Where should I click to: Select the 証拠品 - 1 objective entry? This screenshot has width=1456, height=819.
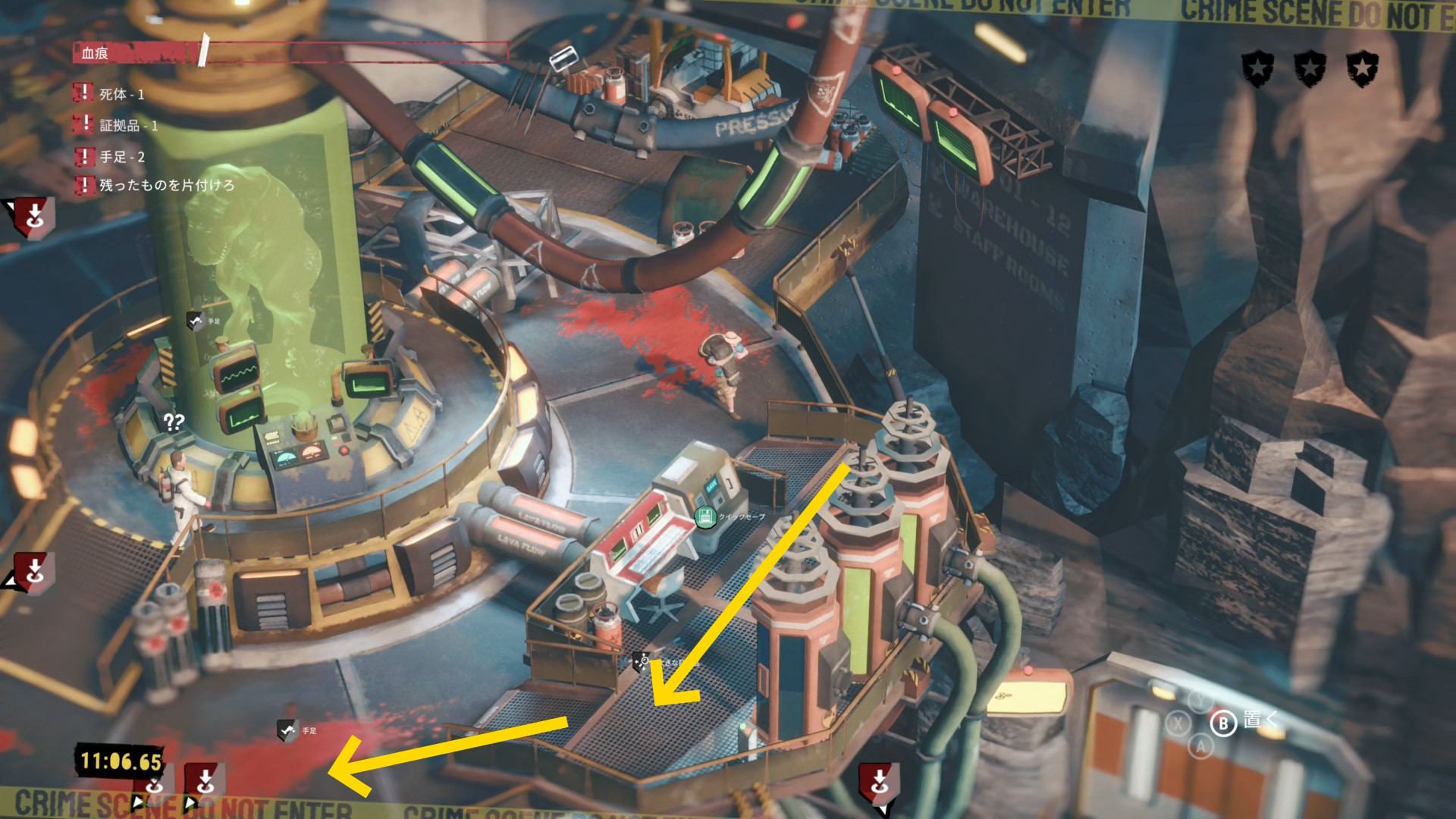[x=128, y=125]
